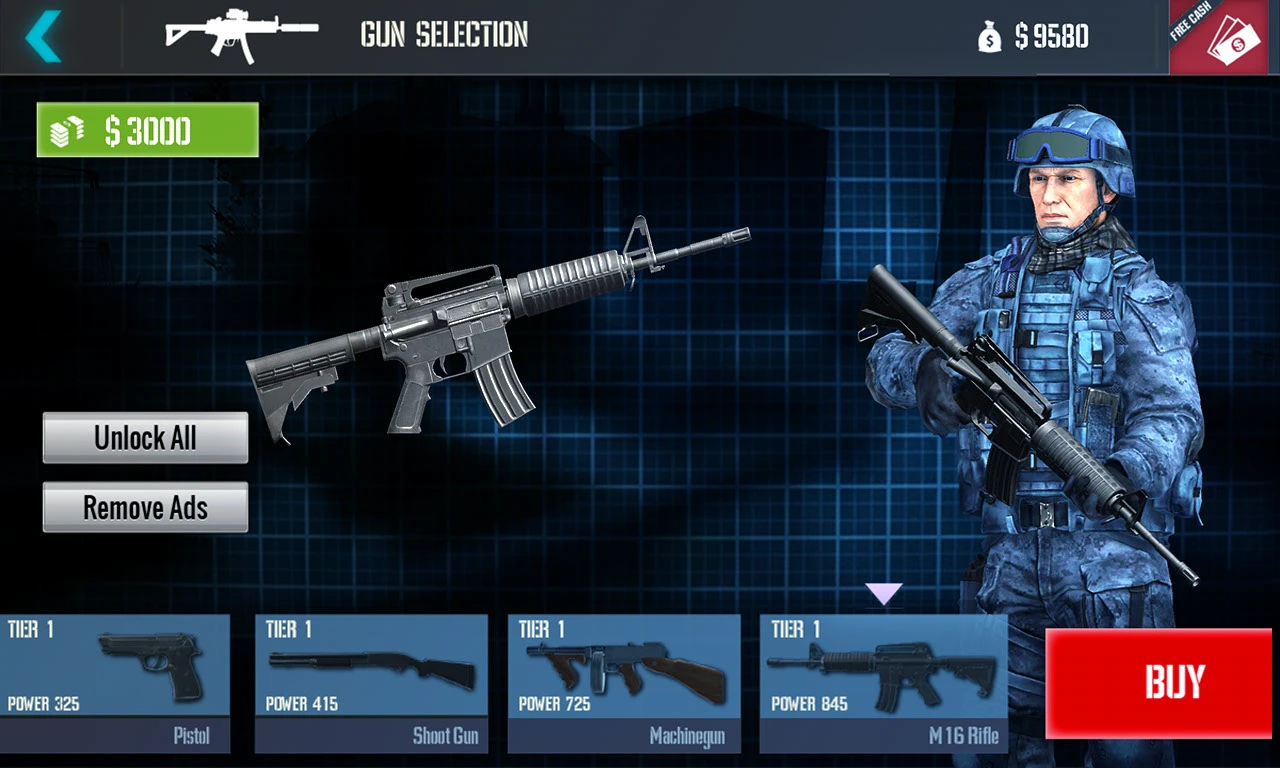Expand the Tier 1 label on the Machinegun card
The width and height of the screenshot is (1280, 768).
click(540, 629)
